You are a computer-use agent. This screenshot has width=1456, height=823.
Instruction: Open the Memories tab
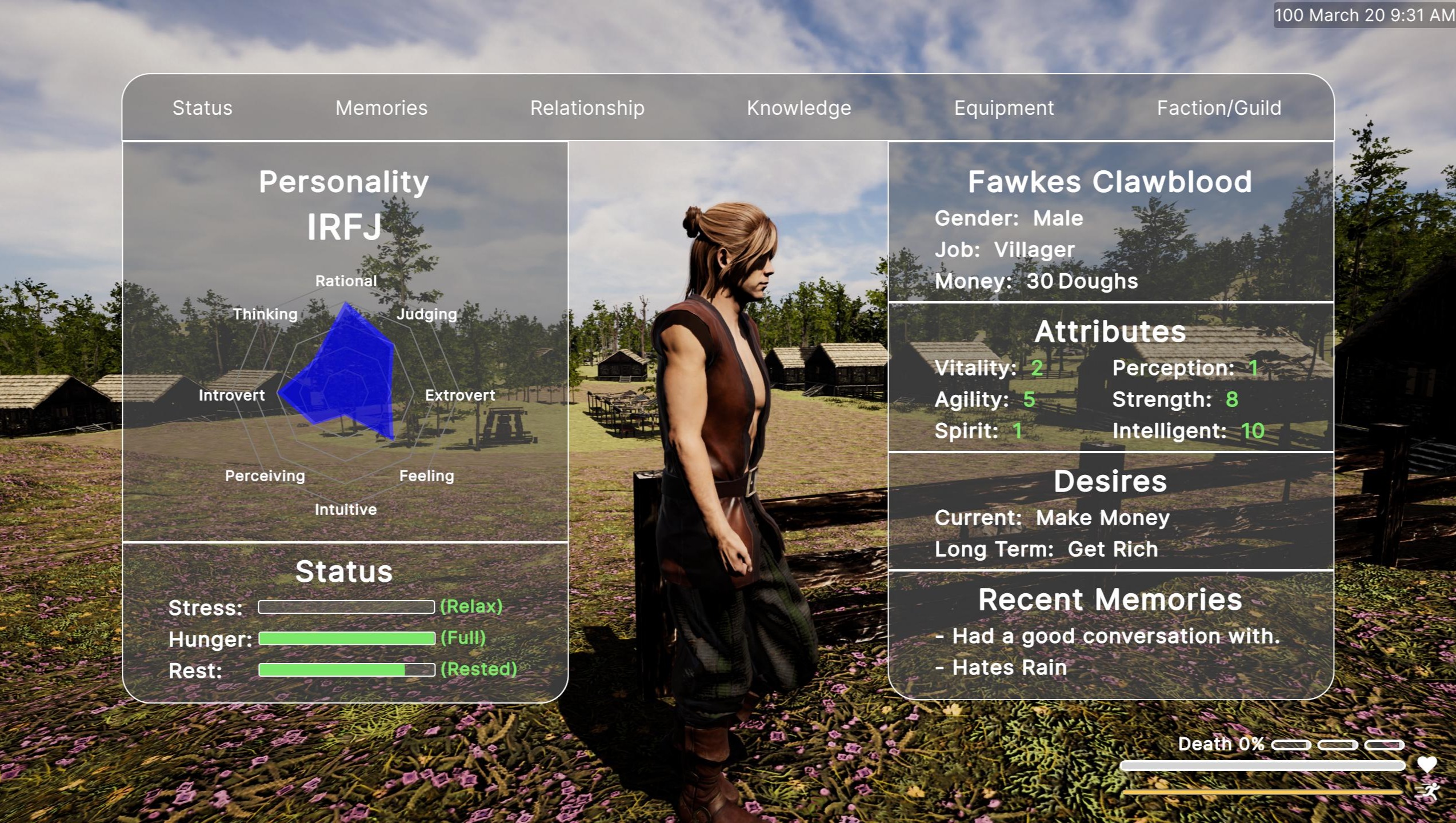click(x=381, y=108)
